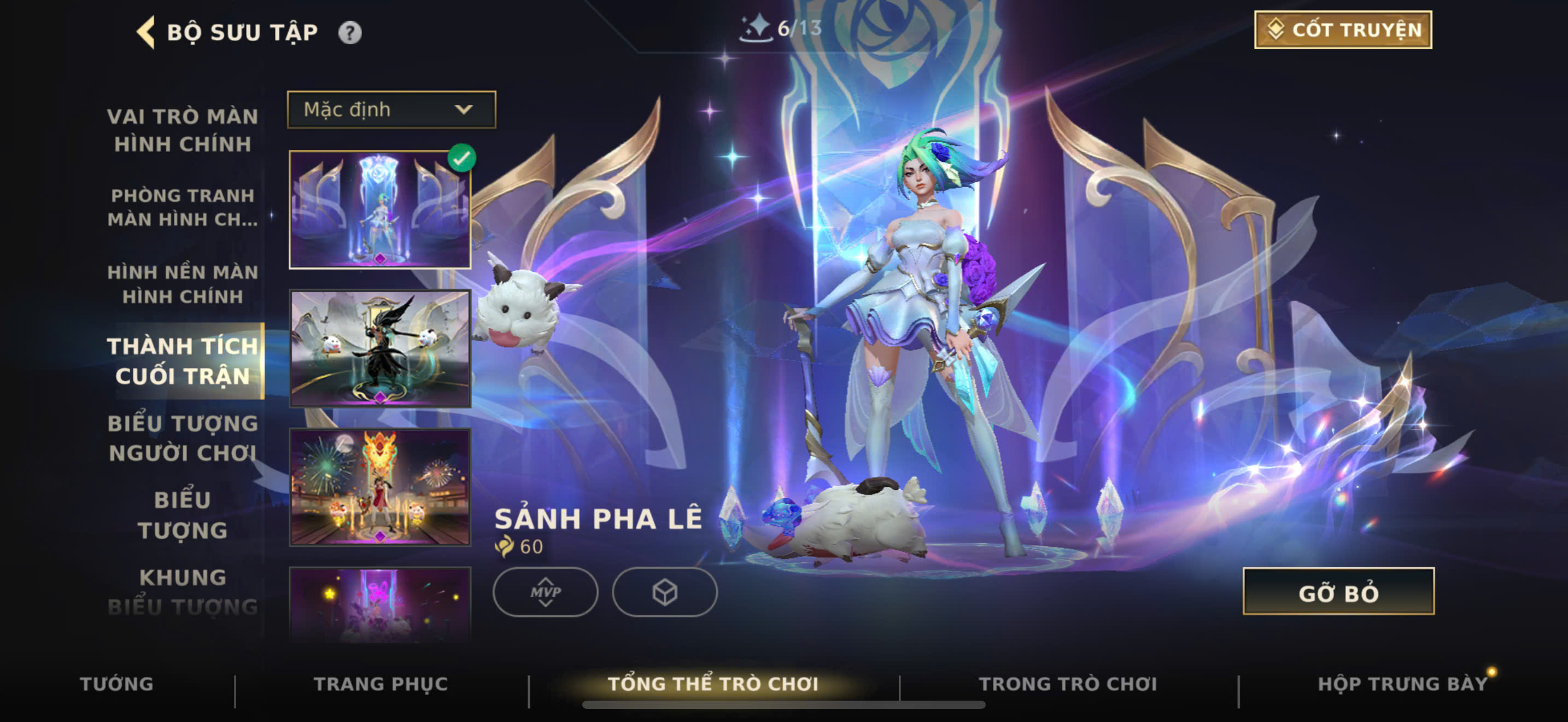Open the Cốt Truyện story button
The image size is (1568, 722).
click(1342, 30)
